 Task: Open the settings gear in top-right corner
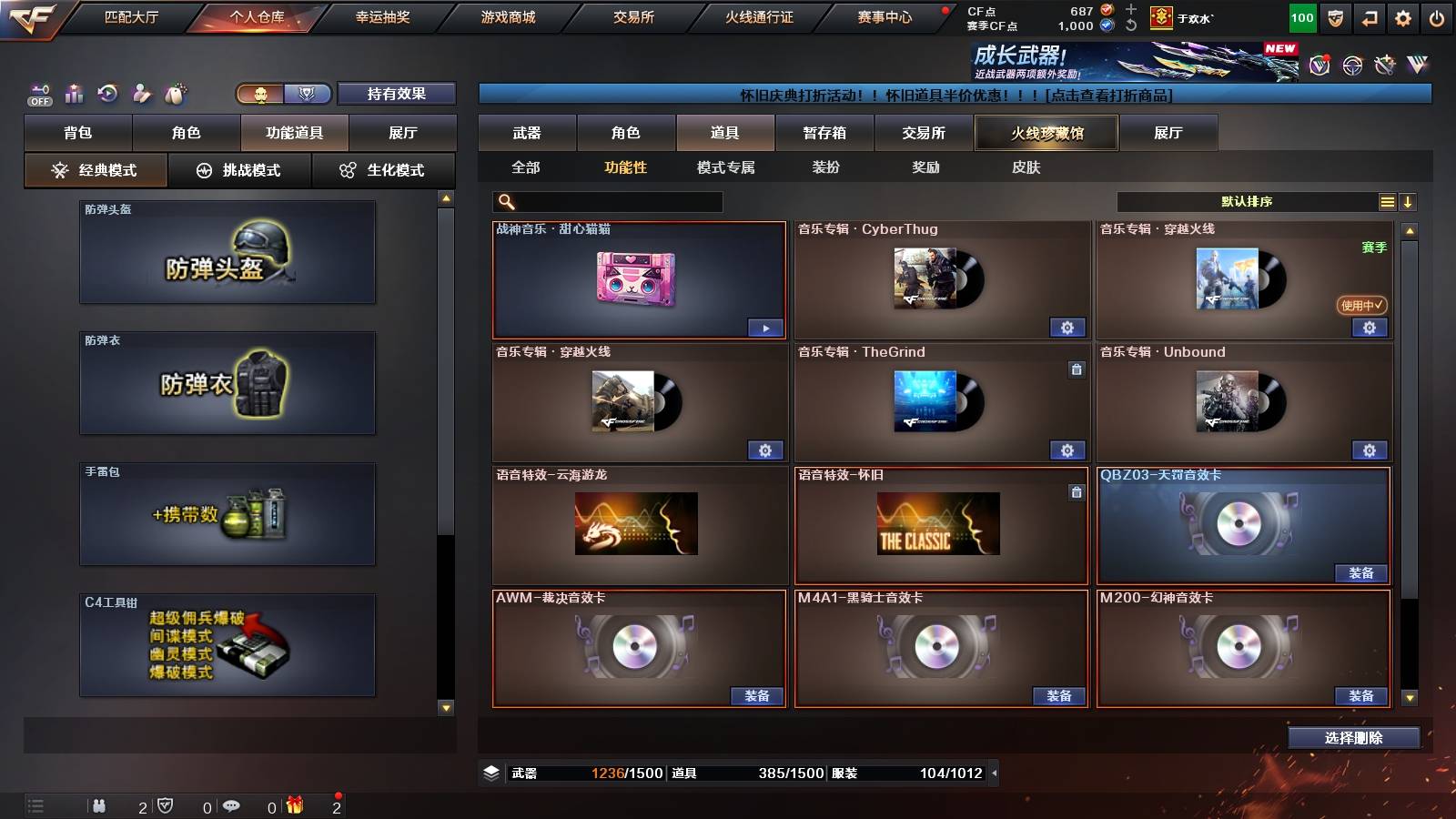pos(1403,16)
